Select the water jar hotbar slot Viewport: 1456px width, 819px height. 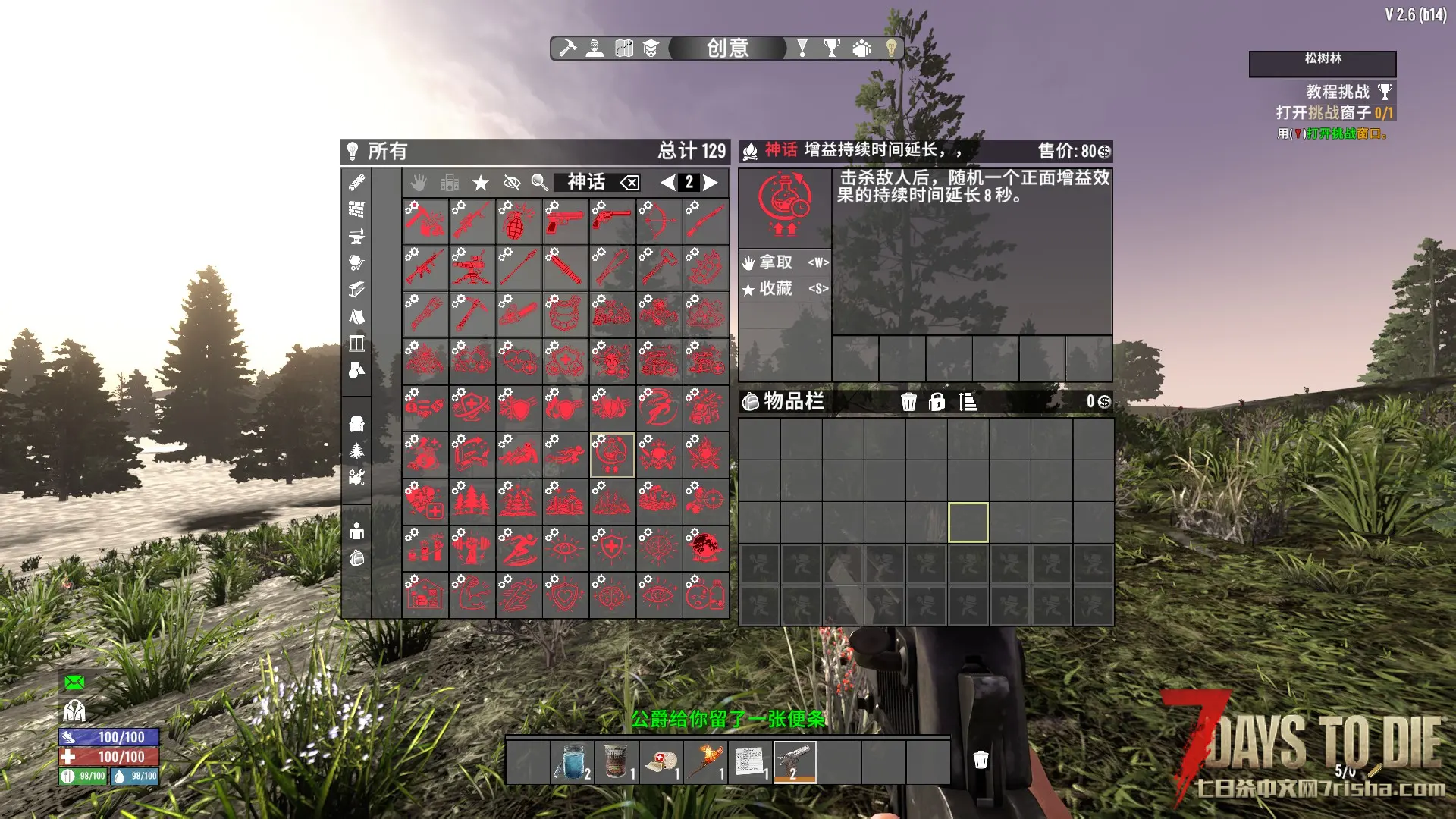point(572,762)
